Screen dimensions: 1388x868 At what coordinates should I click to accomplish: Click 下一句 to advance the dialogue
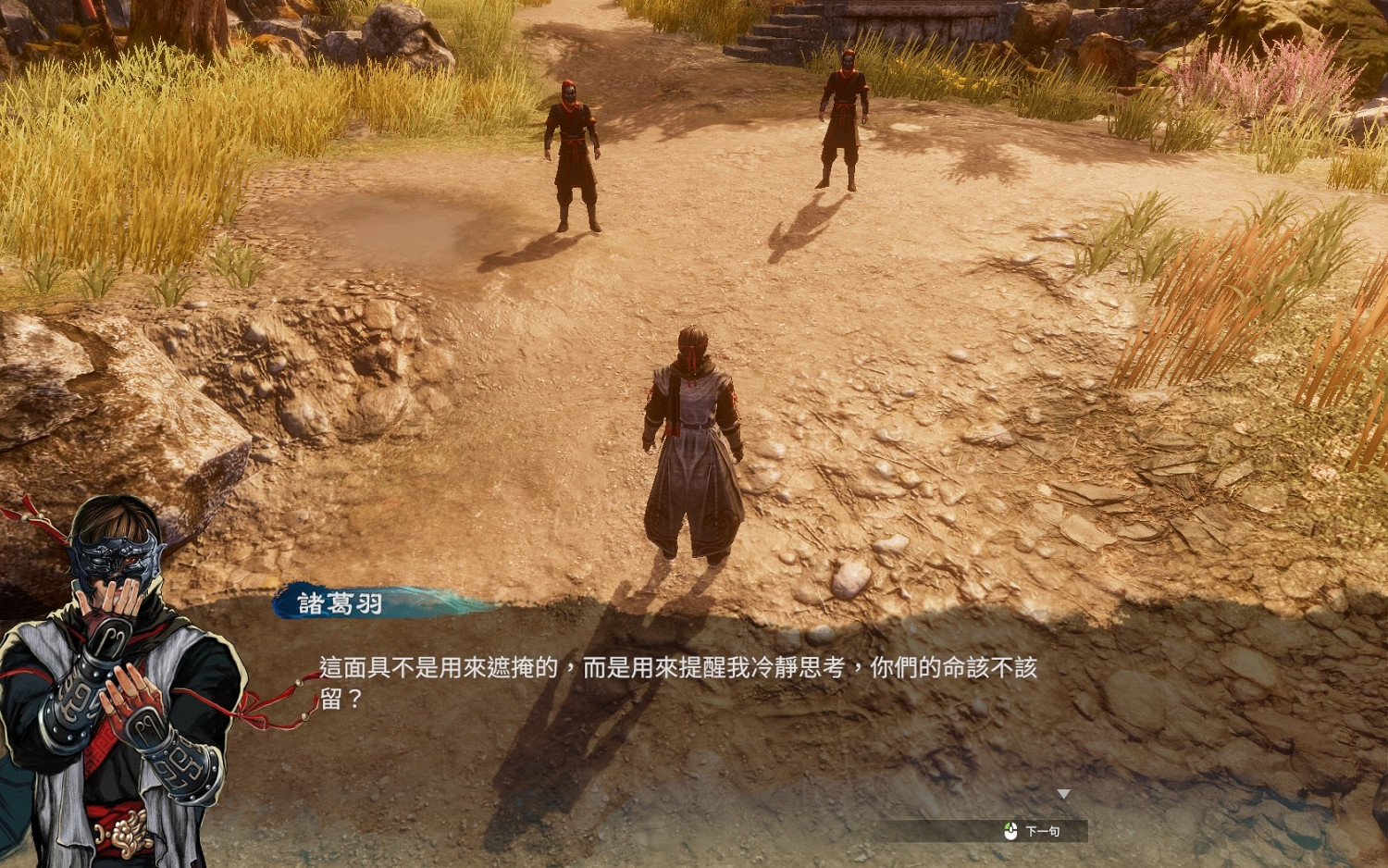point(1046,830)
